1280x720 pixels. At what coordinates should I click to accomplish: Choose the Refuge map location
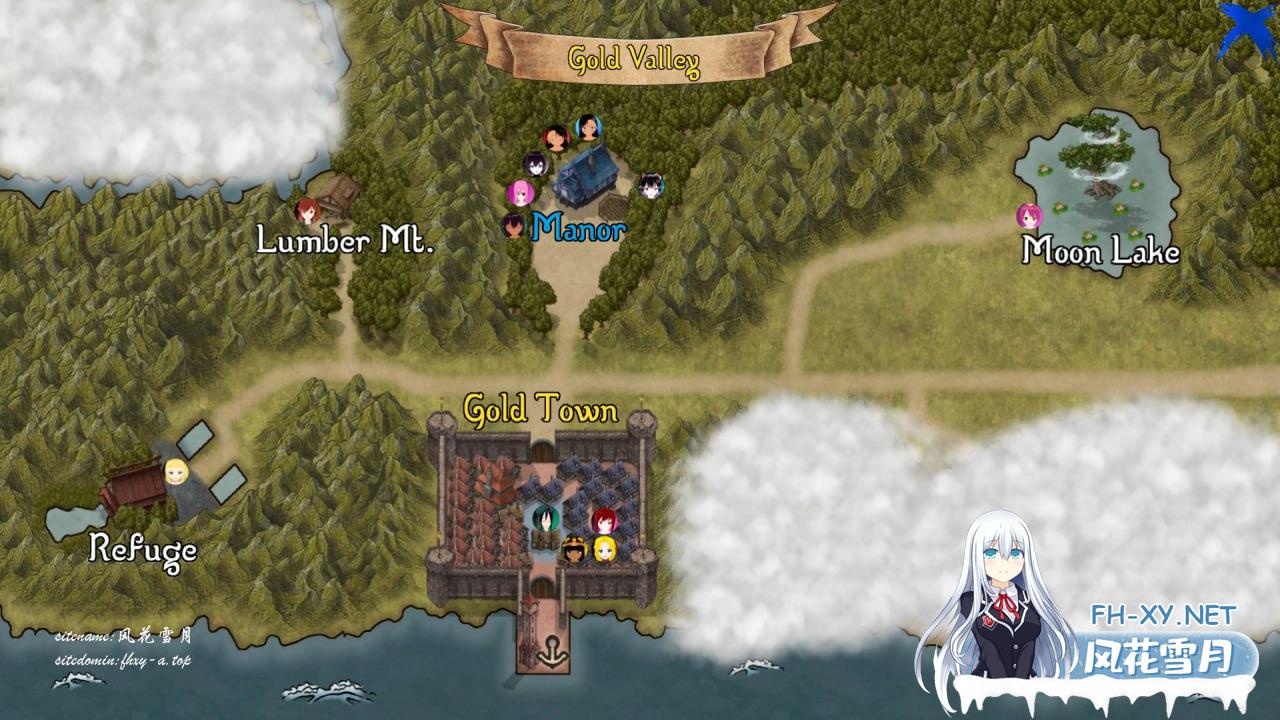click(142, 548)
